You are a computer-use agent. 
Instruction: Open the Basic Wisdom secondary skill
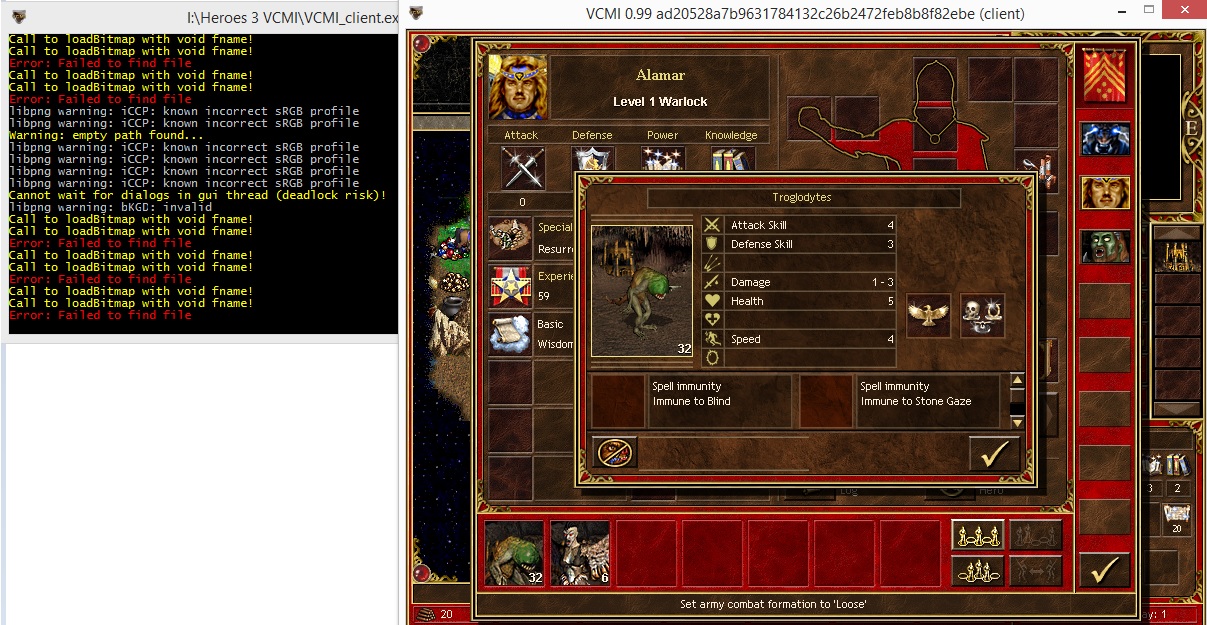pos(511,335)
